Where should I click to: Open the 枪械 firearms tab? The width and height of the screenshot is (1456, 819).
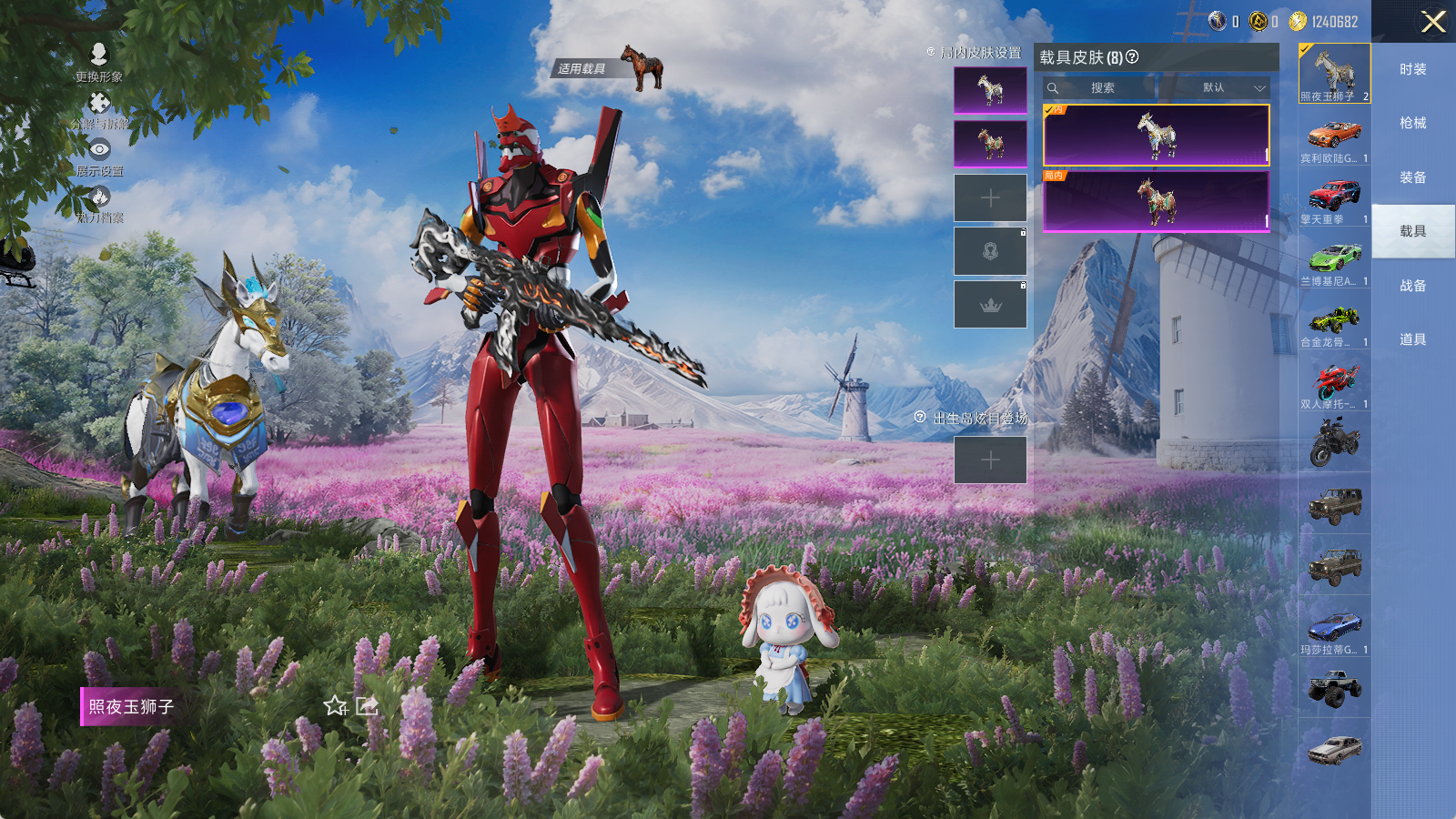pos(1412,123)
